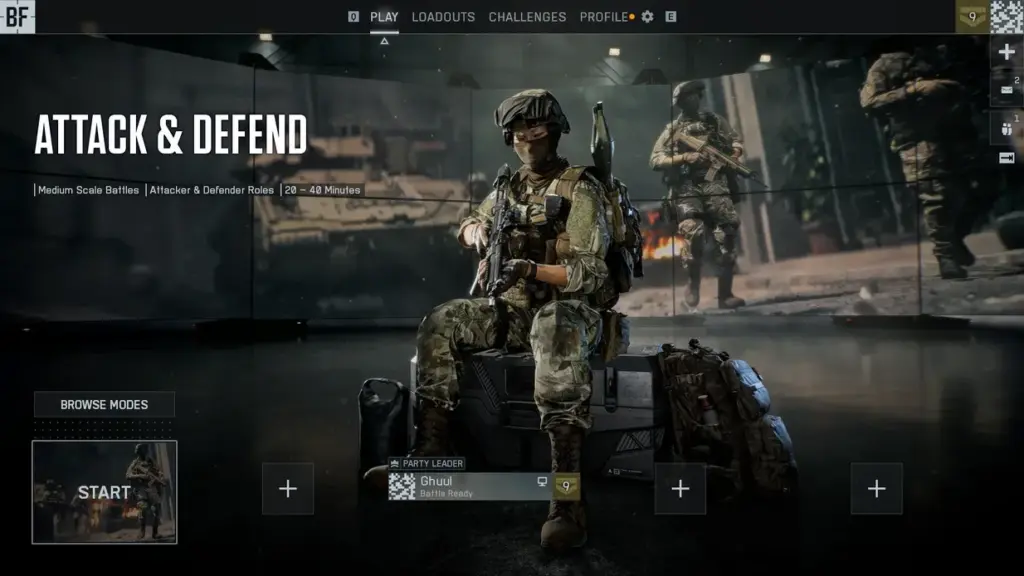Select the Ghuul party leader card
Image resolution: width=1024 pixels, height=576 pixels.
pyautogui.click(x=470, y=486)
